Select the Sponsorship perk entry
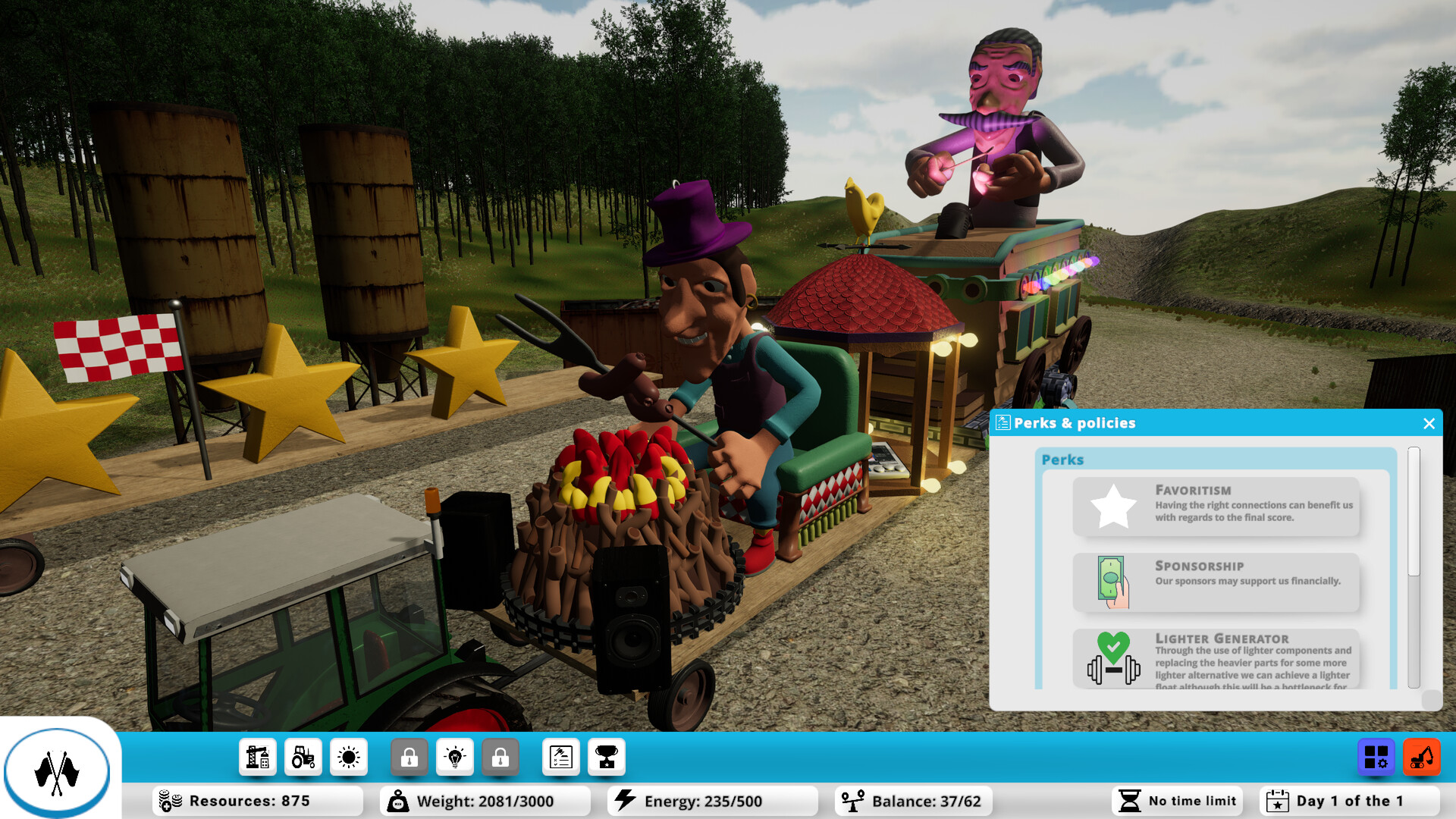The image size is (1456, 819). click(1216, 582)
